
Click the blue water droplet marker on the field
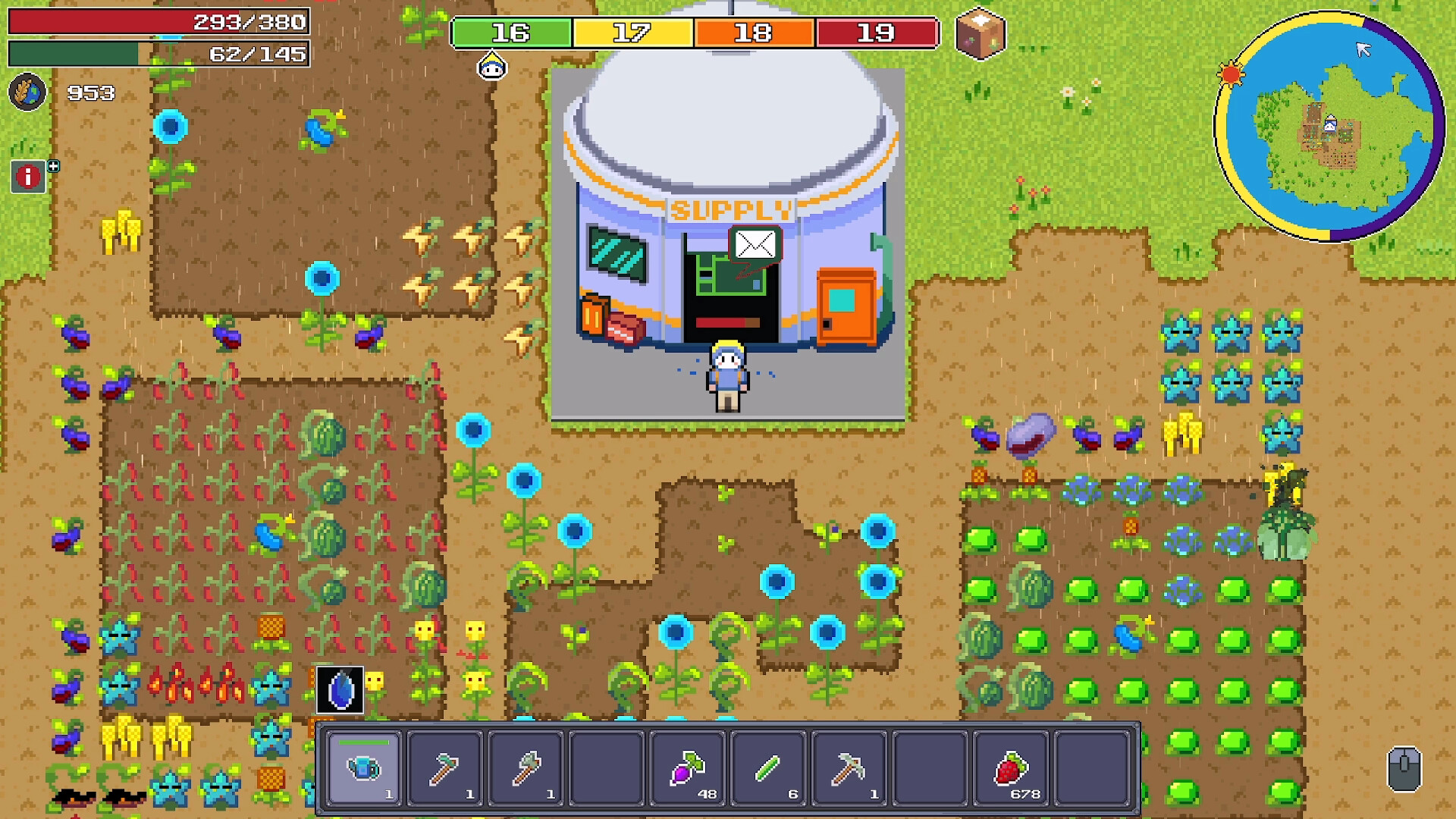[x=339, y=689]
